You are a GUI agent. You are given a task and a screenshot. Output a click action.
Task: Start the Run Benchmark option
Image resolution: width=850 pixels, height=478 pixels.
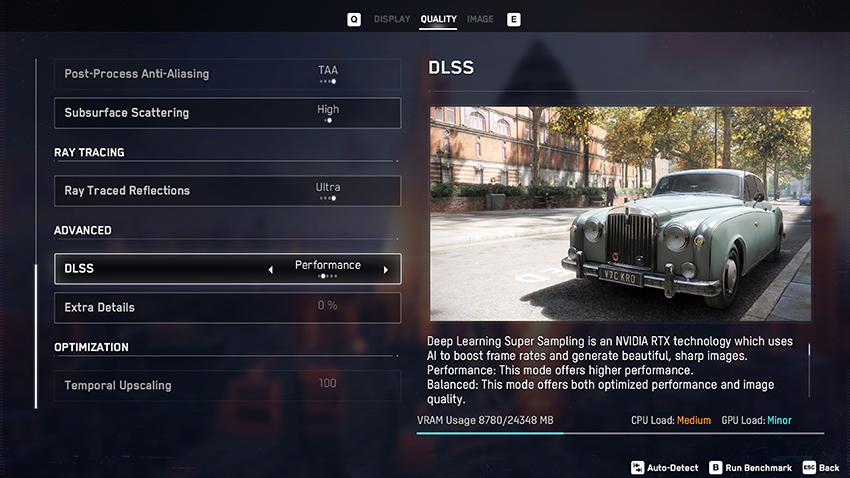point(751,467)
